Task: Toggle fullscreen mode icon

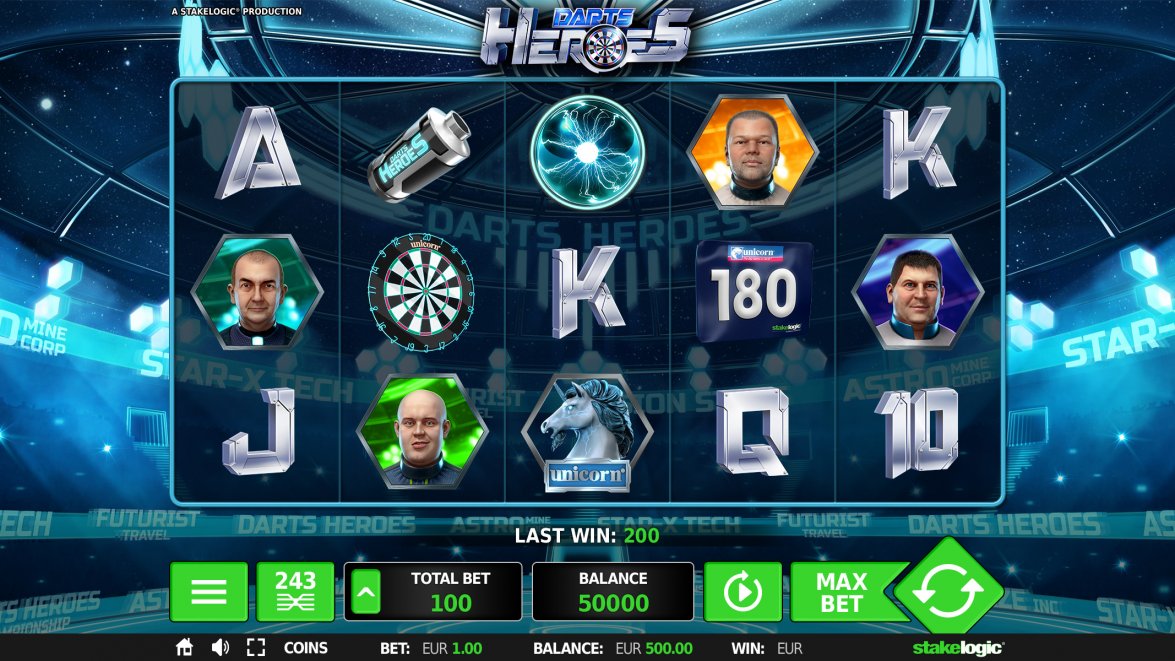Action: point(256,648)
